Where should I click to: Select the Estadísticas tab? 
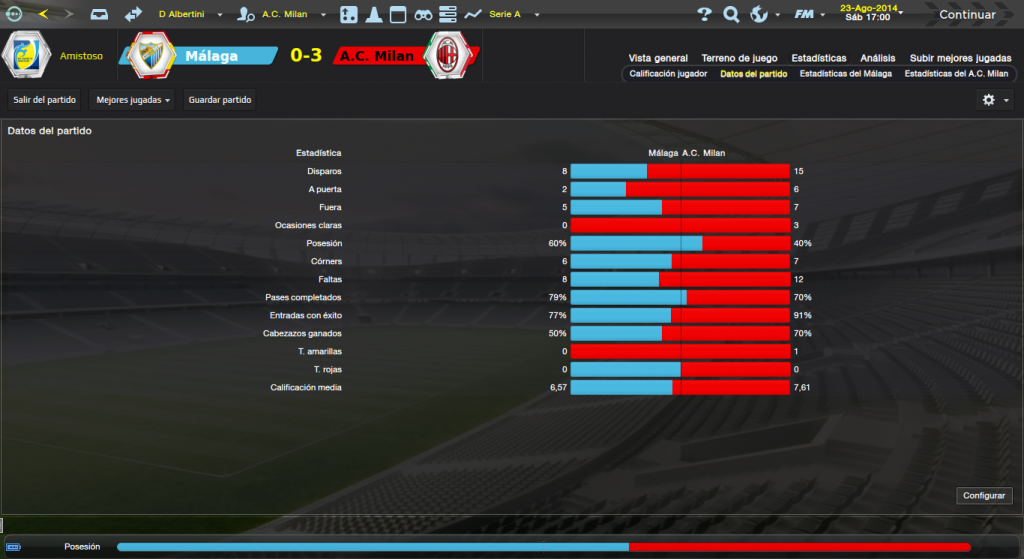coord(818,58)
